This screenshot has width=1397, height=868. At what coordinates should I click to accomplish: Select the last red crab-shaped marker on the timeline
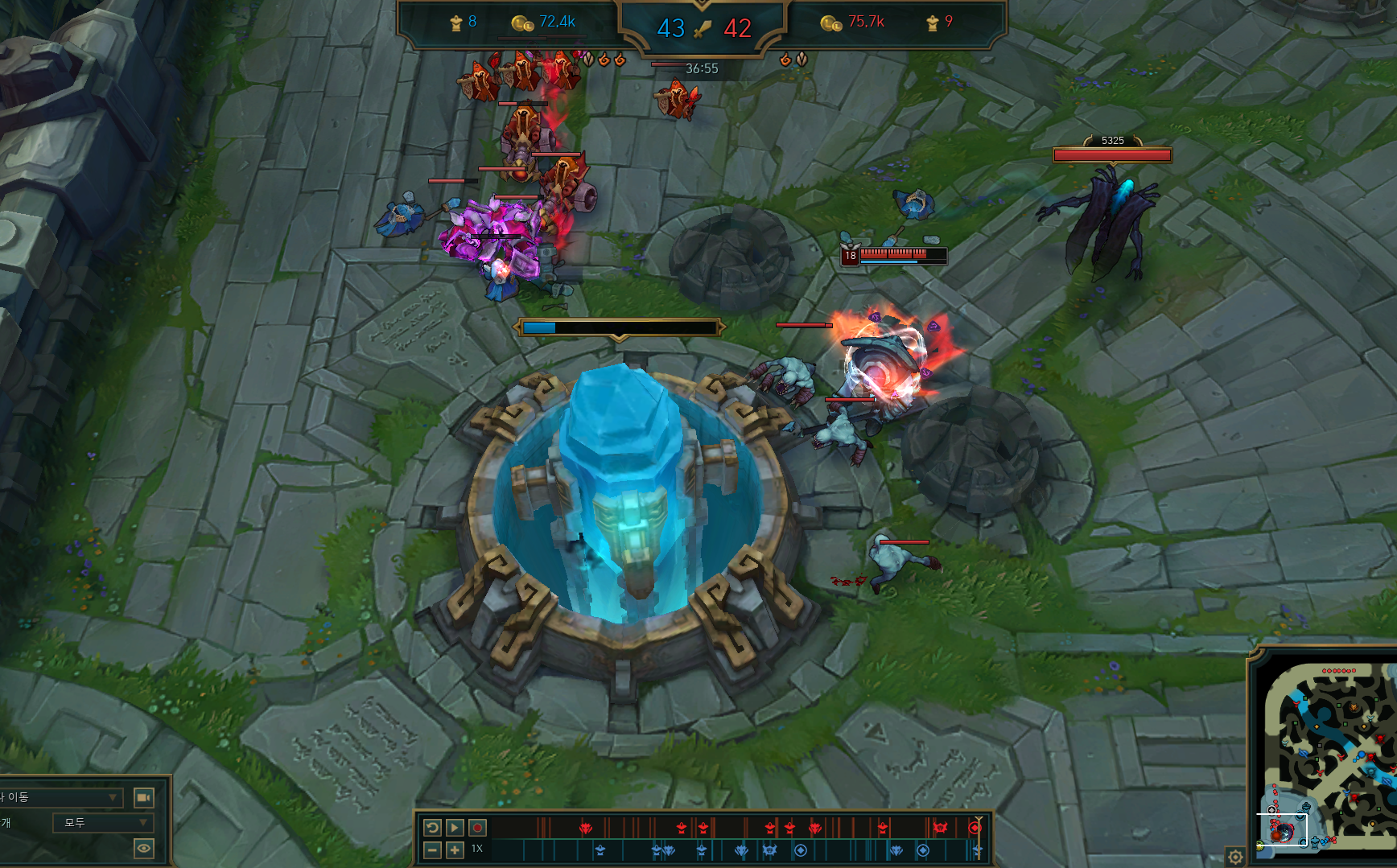click(940, 827)
